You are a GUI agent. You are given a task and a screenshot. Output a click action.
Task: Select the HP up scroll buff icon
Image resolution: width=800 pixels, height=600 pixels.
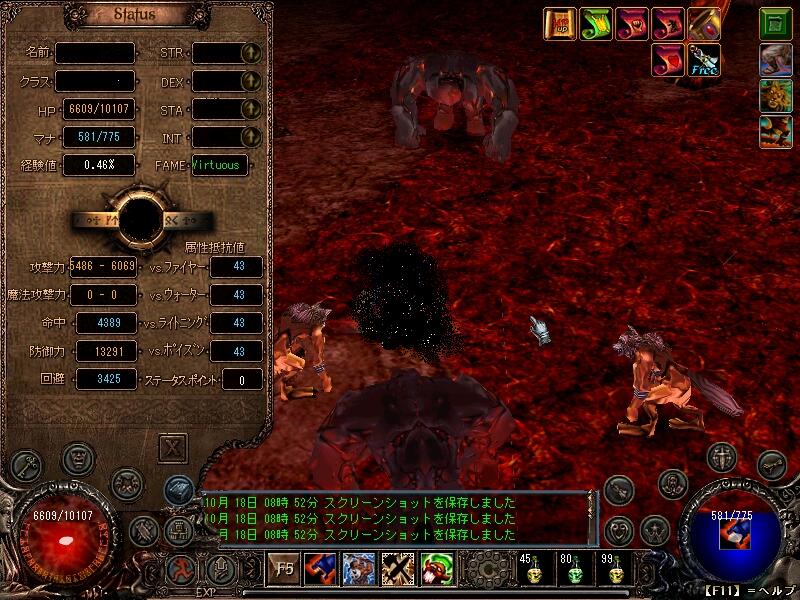coord(560,24)
